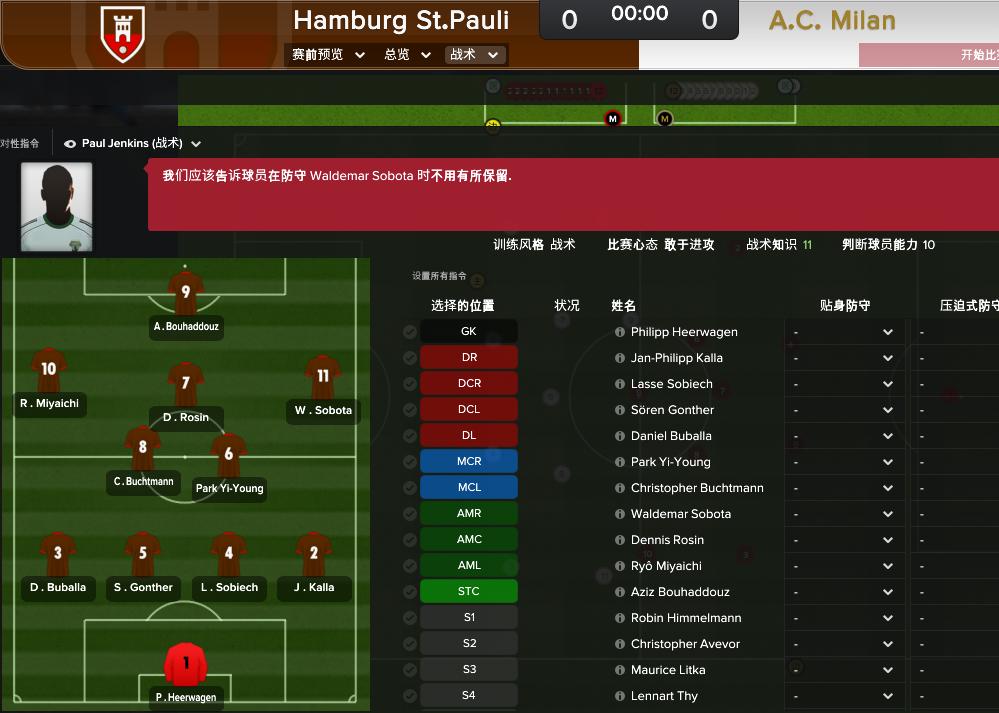Open tight marking dropdown for Jan-Philipp Kalla
This screenshot has width=999, height=713.
[843, 358]
